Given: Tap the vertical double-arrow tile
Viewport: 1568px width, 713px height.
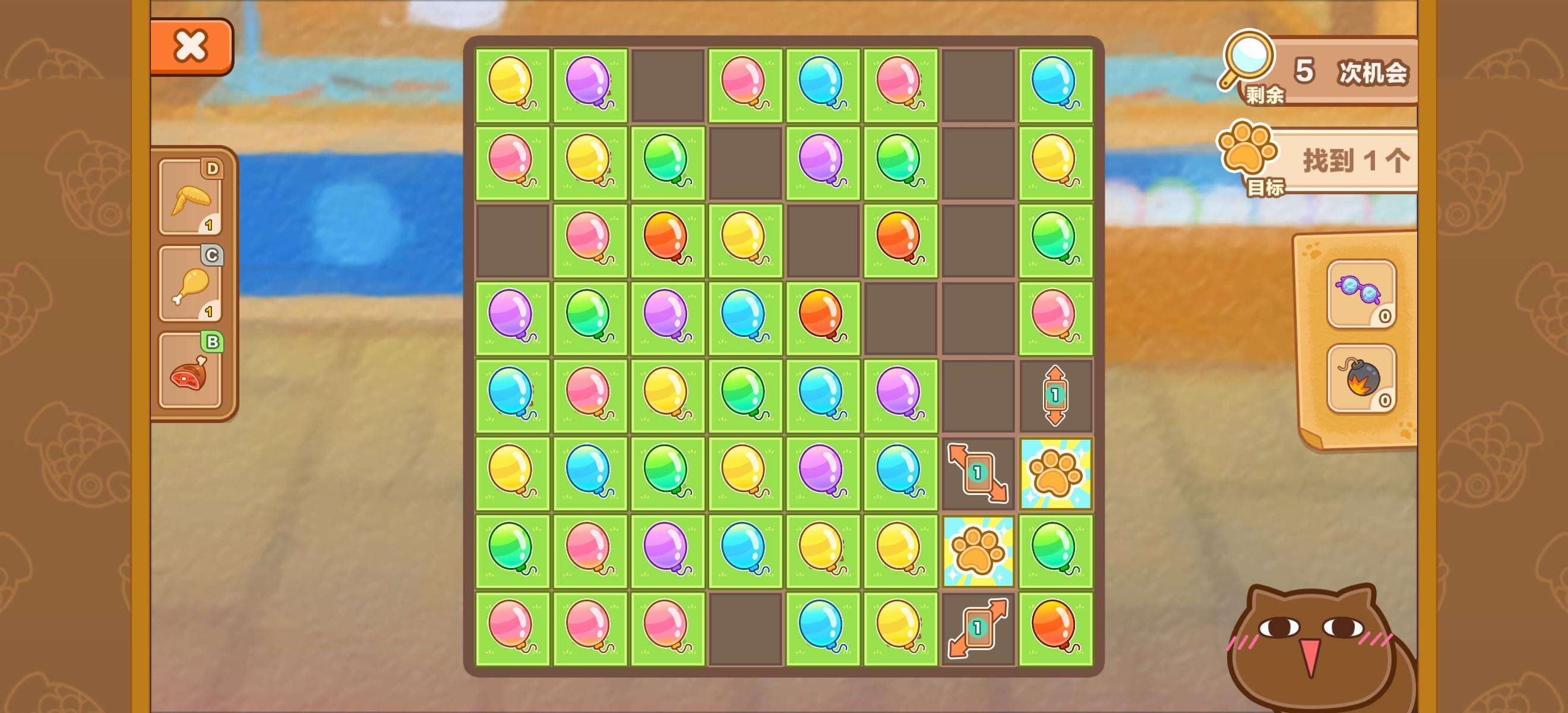Looking at the screenshot, I should pos(1055,396).
